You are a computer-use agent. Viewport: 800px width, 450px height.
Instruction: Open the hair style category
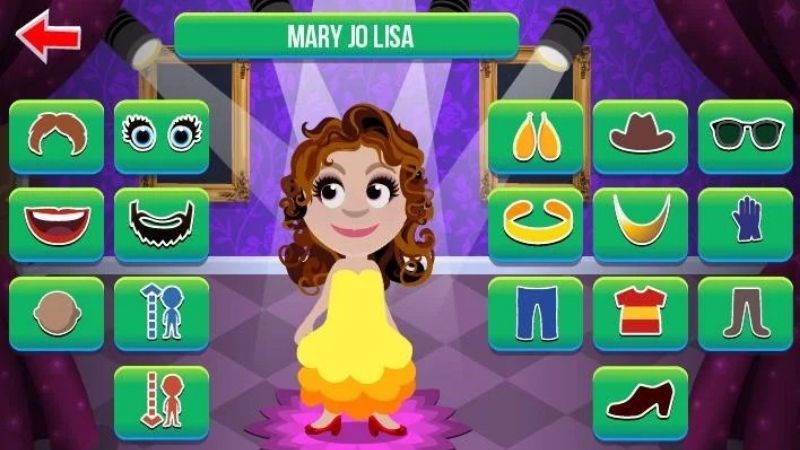point(57,136)
